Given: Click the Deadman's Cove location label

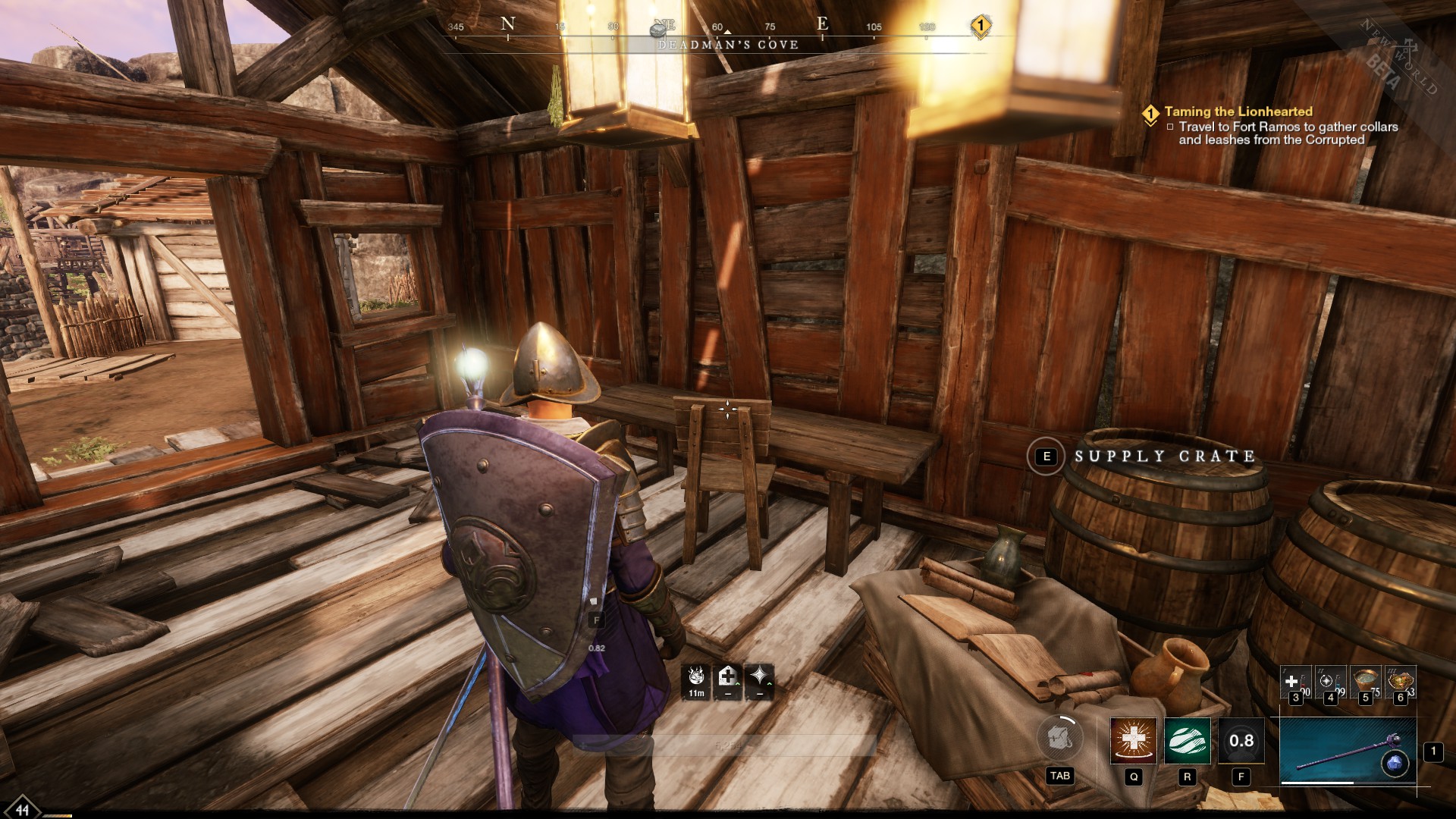Looking at the screenshot, I should (726, 45).
